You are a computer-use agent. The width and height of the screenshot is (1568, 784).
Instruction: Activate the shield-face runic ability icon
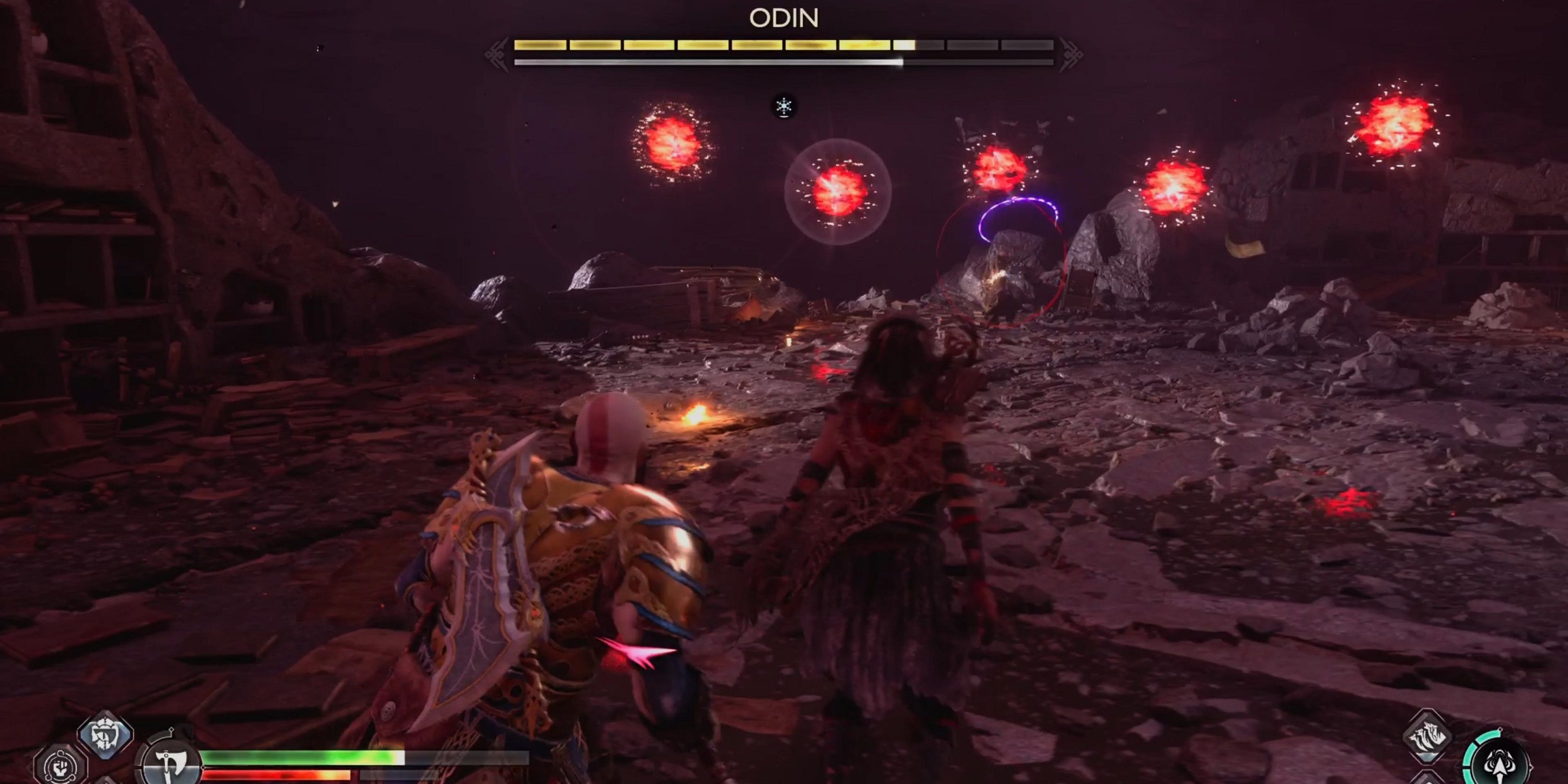point(105,735)
